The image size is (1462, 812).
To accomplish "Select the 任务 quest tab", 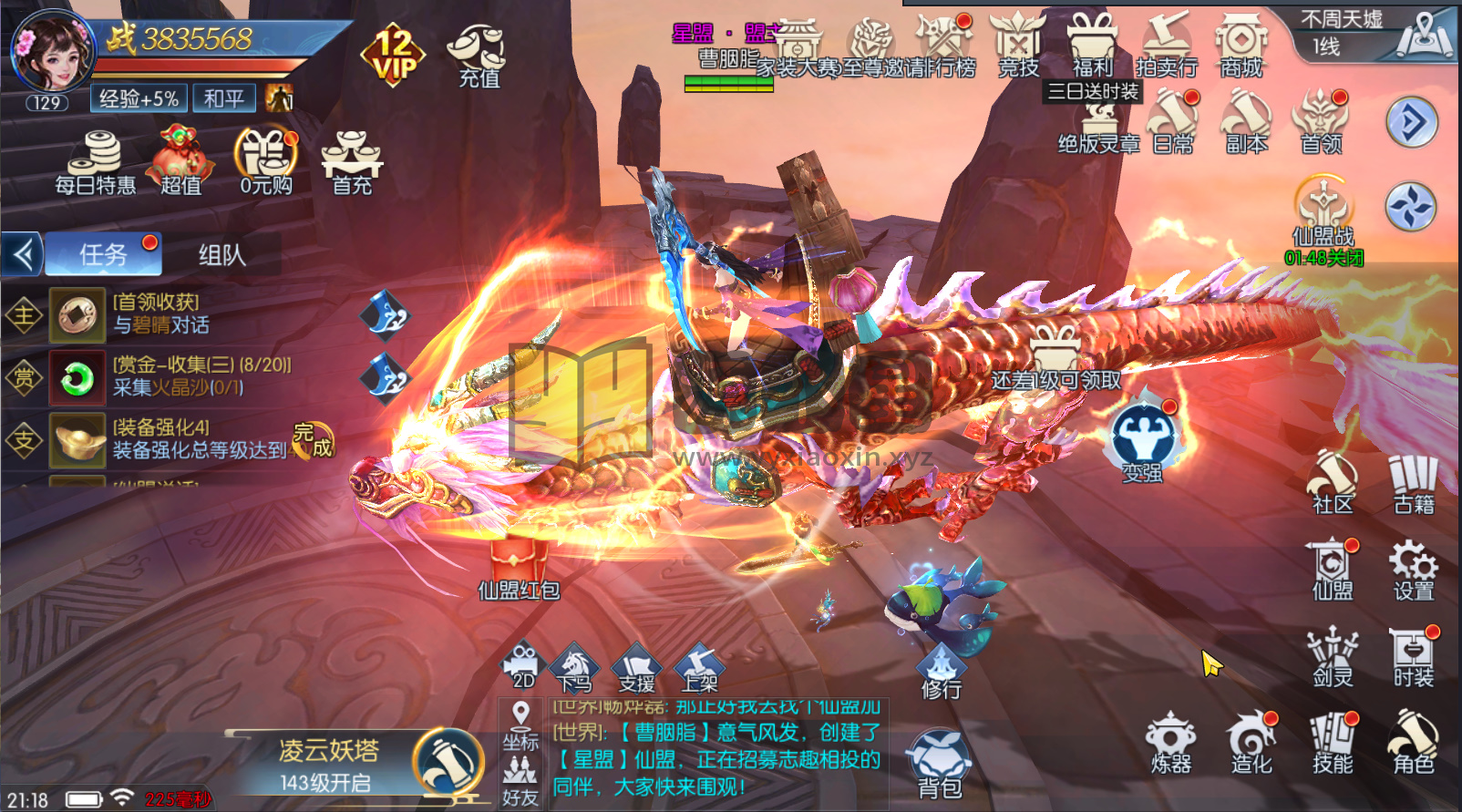I will (103, 254).
